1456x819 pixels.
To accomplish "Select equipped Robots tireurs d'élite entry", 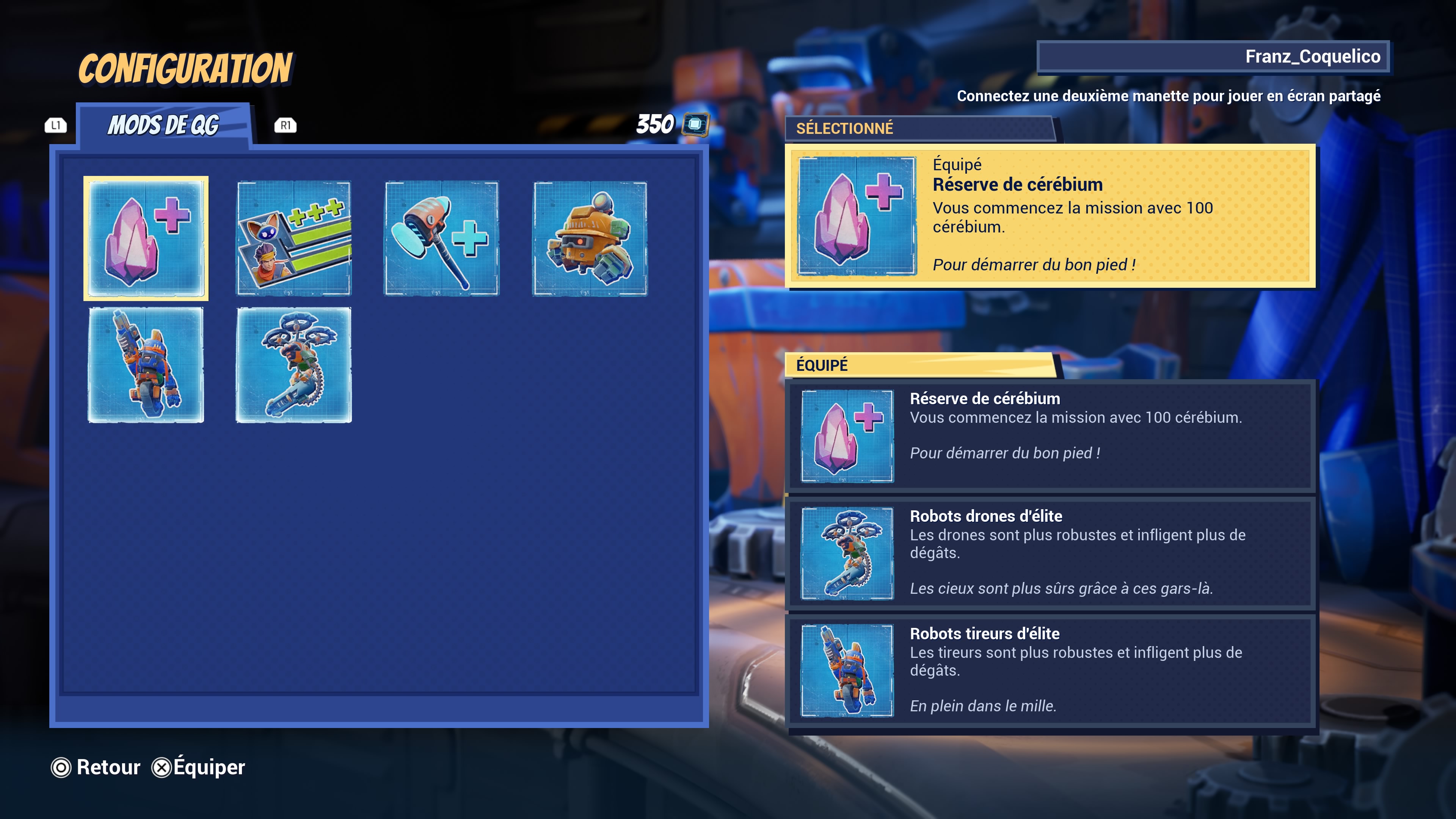I will click(1050, 670).
